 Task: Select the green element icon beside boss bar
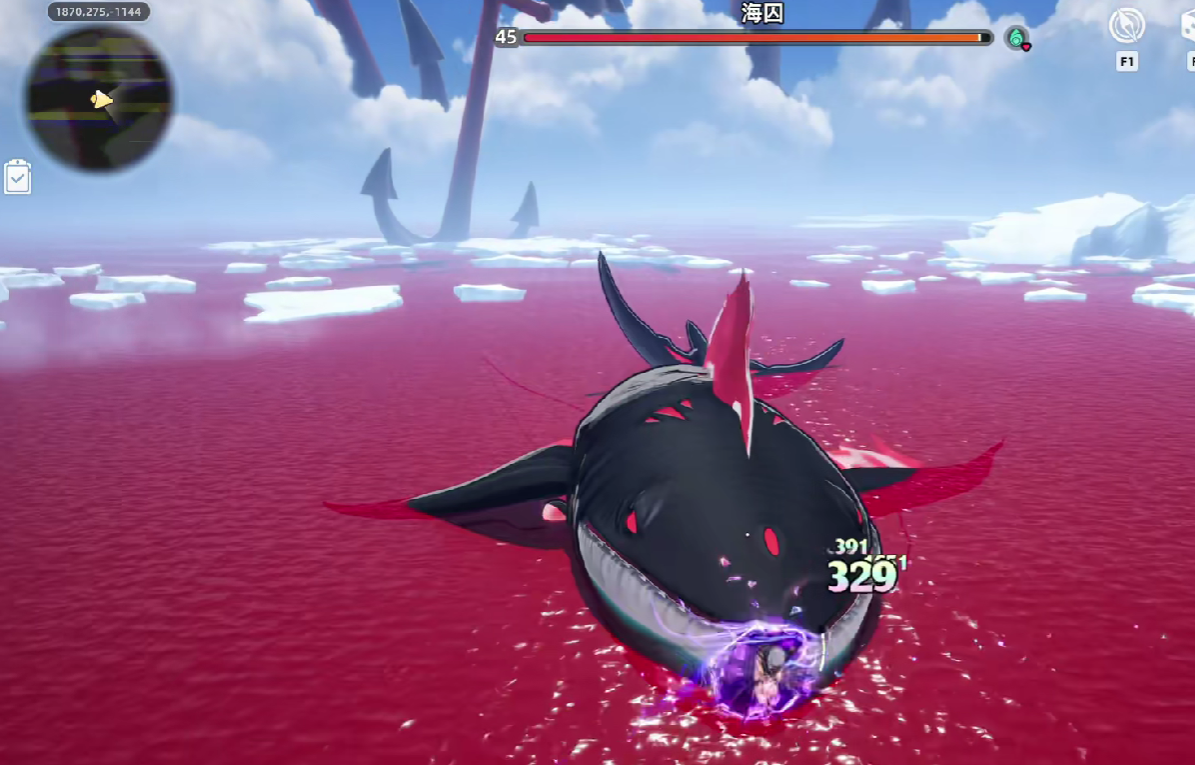[1017, 38]
